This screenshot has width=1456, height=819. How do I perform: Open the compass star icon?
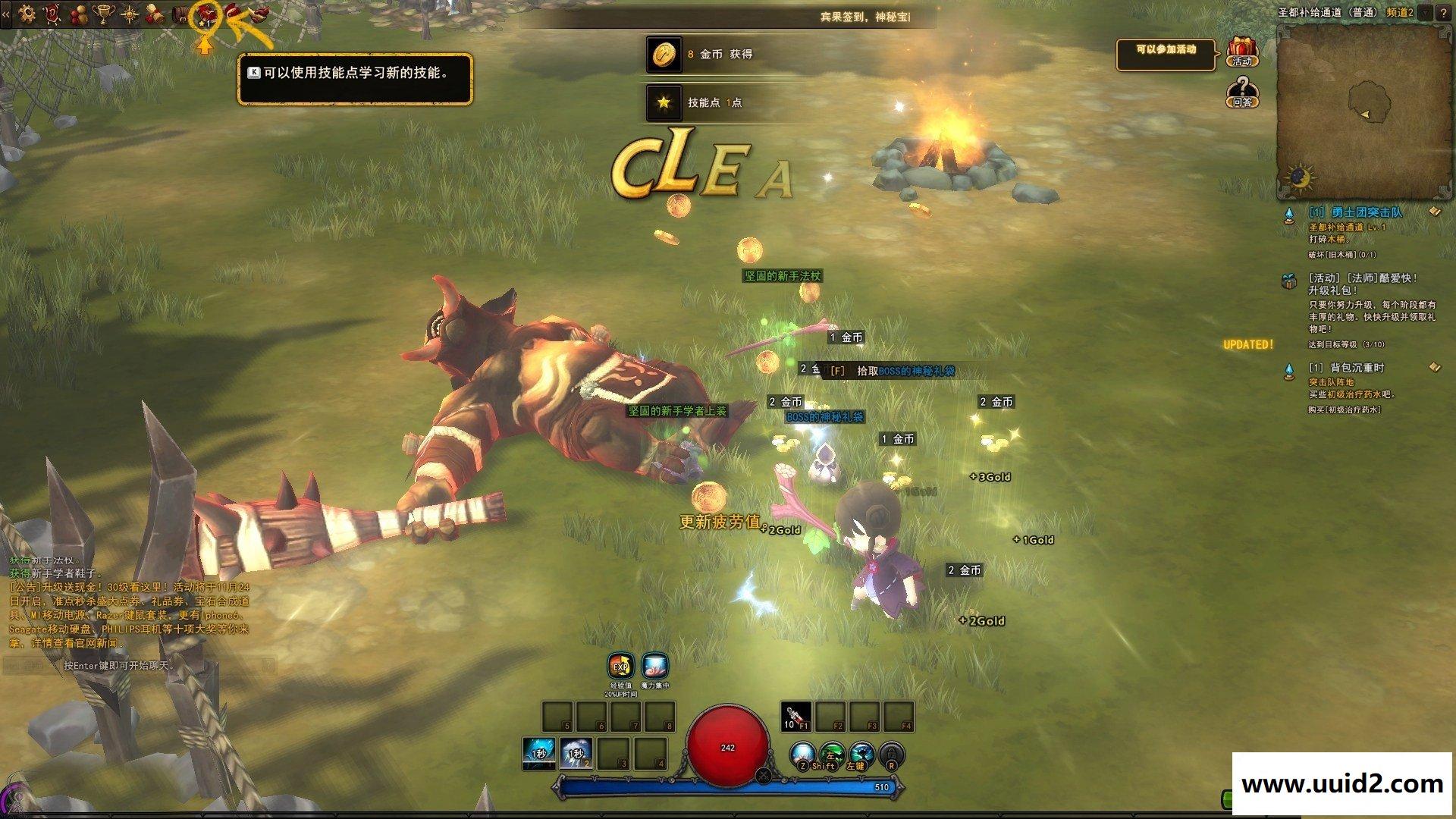coord(129,14)
